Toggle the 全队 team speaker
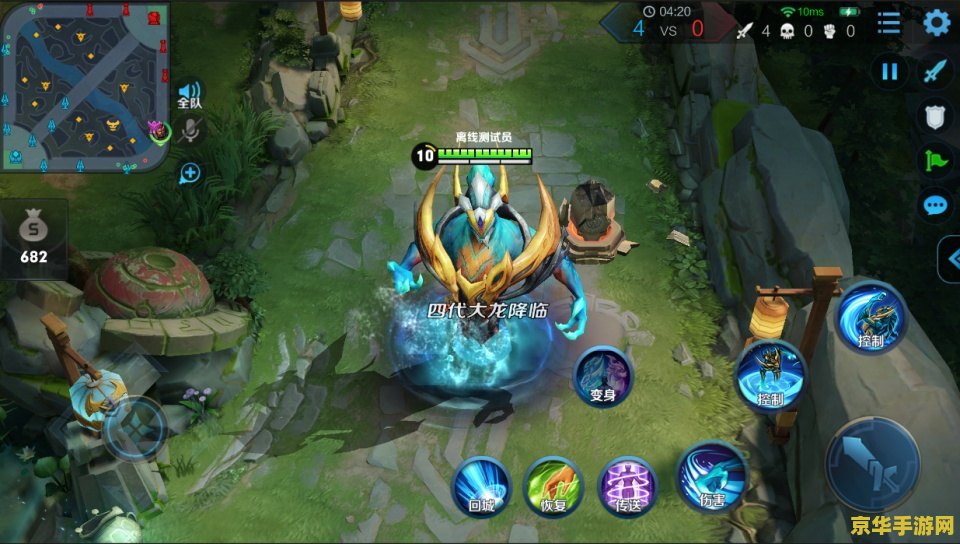960x544 pixels. tap(189, 95)
